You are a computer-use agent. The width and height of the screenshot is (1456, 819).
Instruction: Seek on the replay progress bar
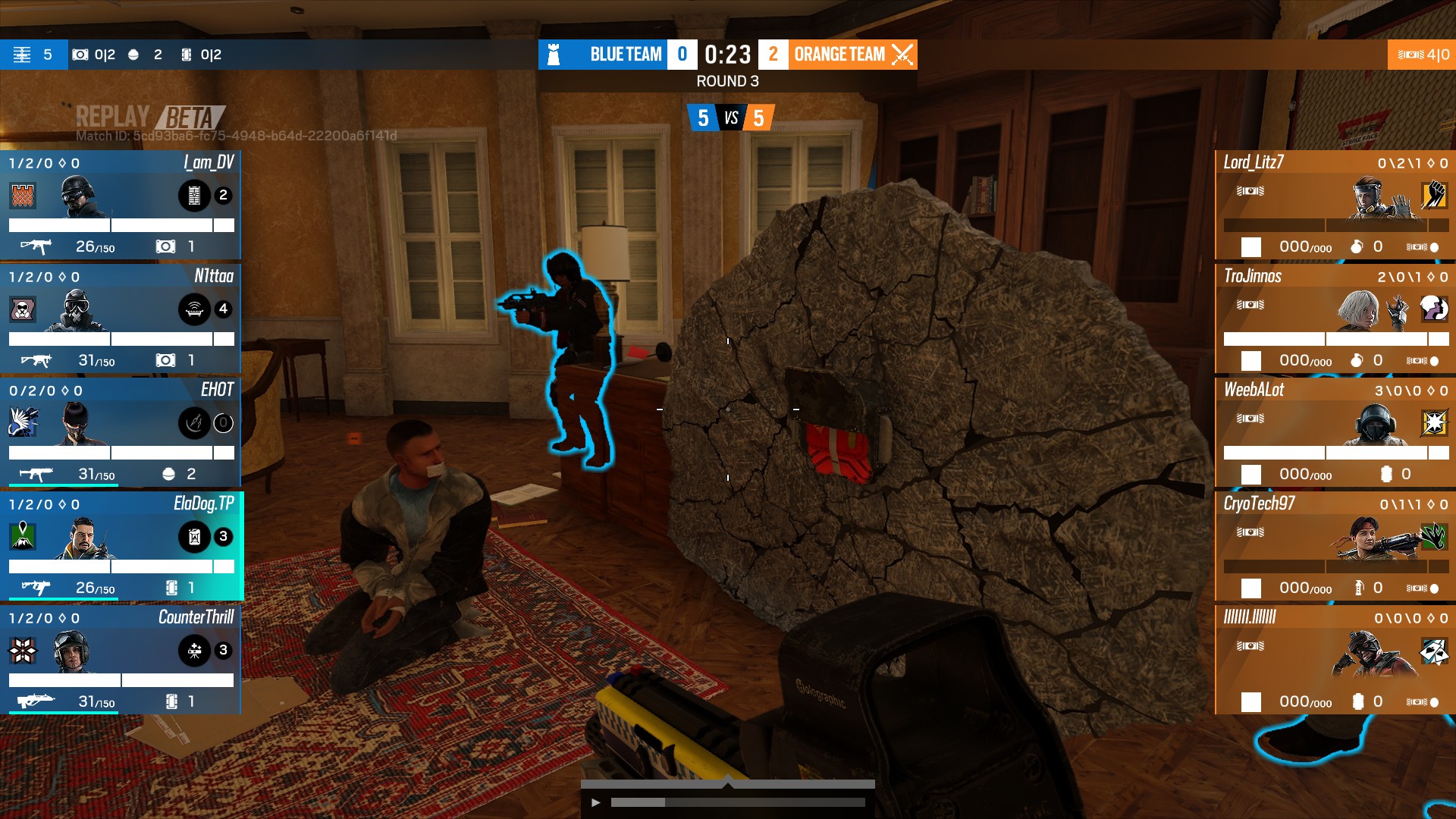click(737, 802)
